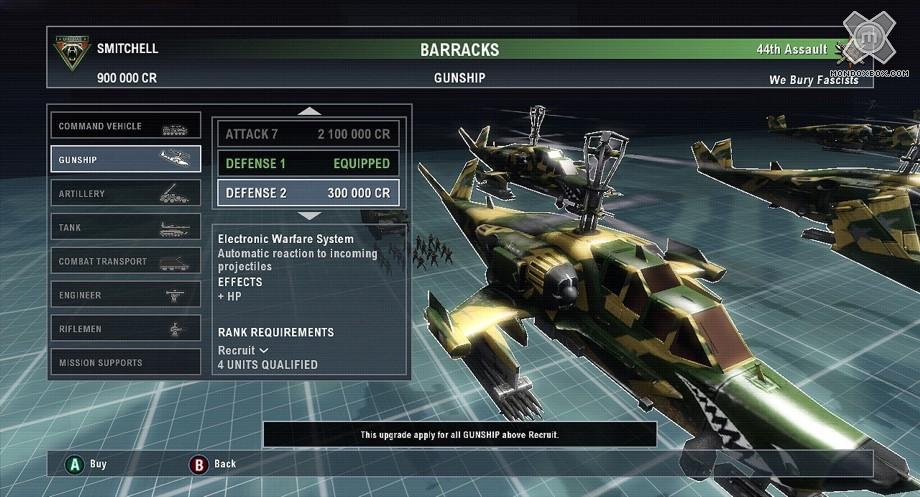Select the Attack 7 upgrade row
Image resolution: width=920 pixels, height=497 pixels.
click(x=308, y=134)
